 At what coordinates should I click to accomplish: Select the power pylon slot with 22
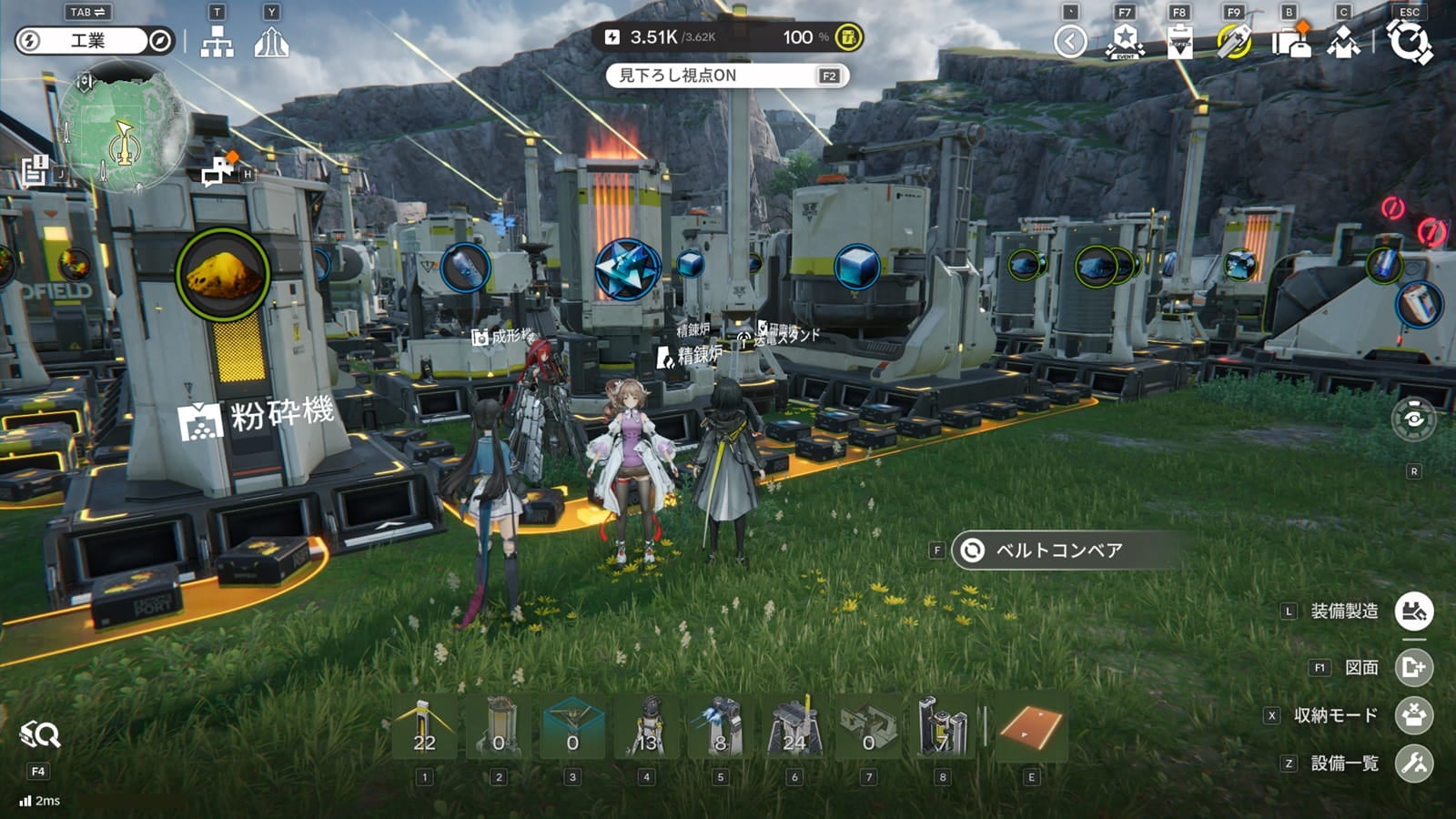point(424,726)
